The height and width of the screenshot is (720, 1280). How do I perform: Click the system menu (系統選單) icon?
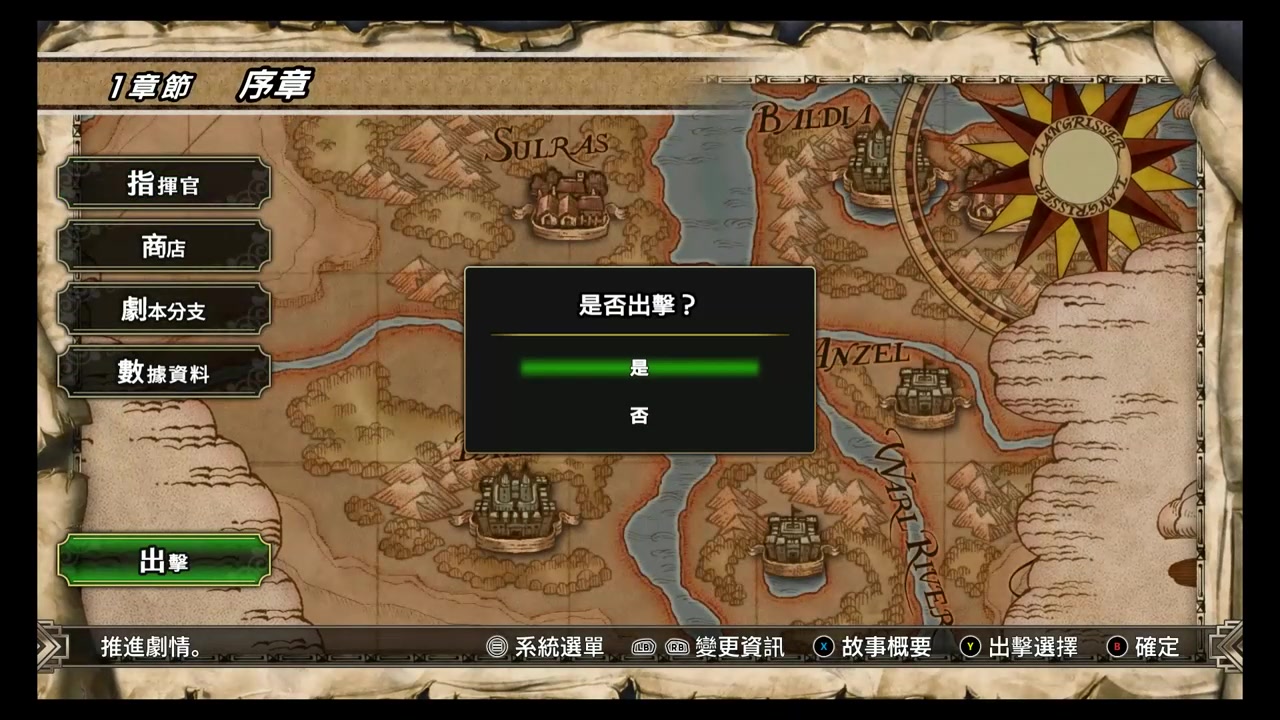click(496, 647)
